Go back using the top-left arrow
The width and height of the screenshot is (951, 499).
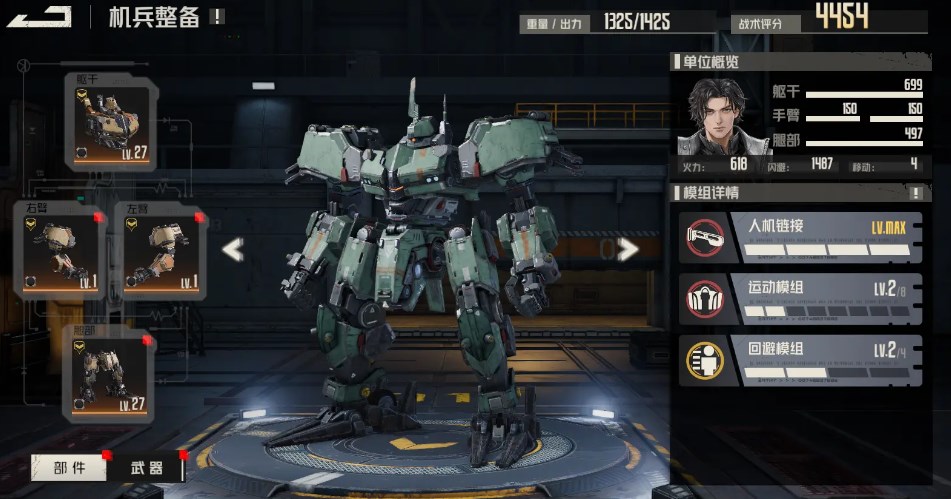point(39,16)
